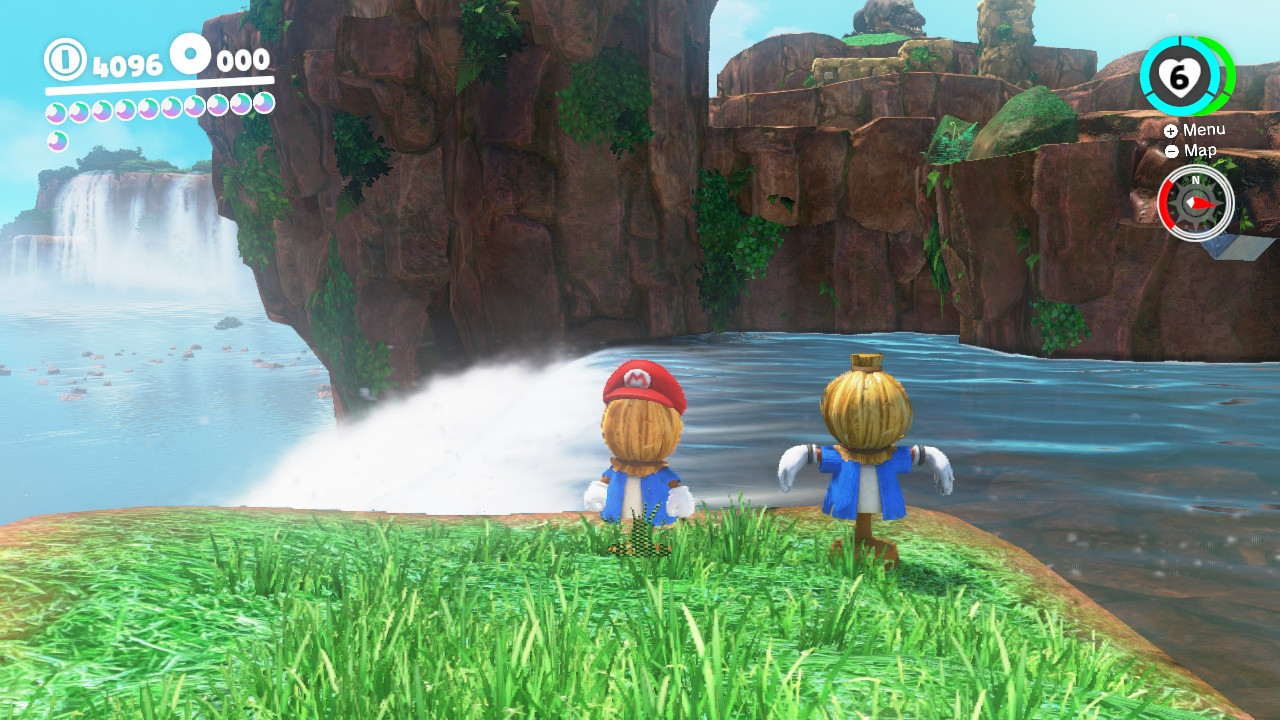This screenshot has height=720, width=1280.
Task: Select the compass icon below Map
Action: click(1195, 203)
